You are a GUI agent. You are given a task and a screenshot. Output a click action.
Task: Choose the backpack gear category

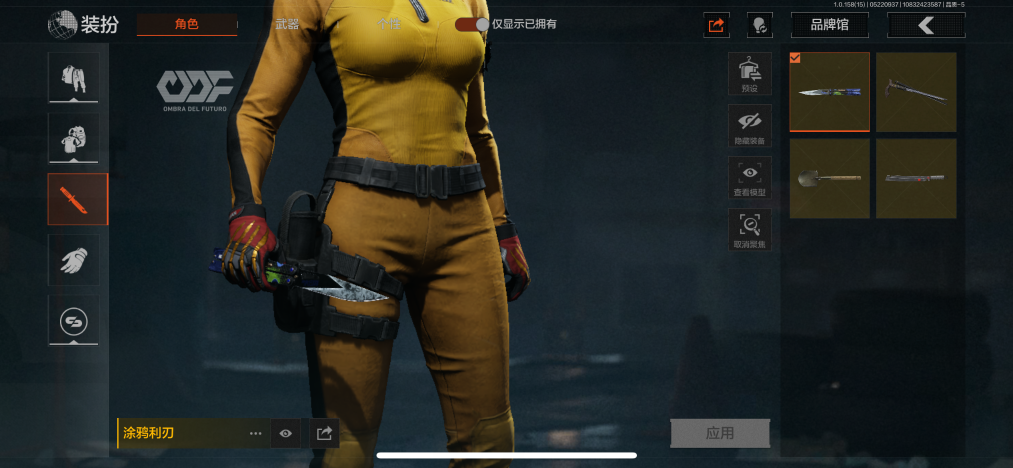tap(73, 138)
